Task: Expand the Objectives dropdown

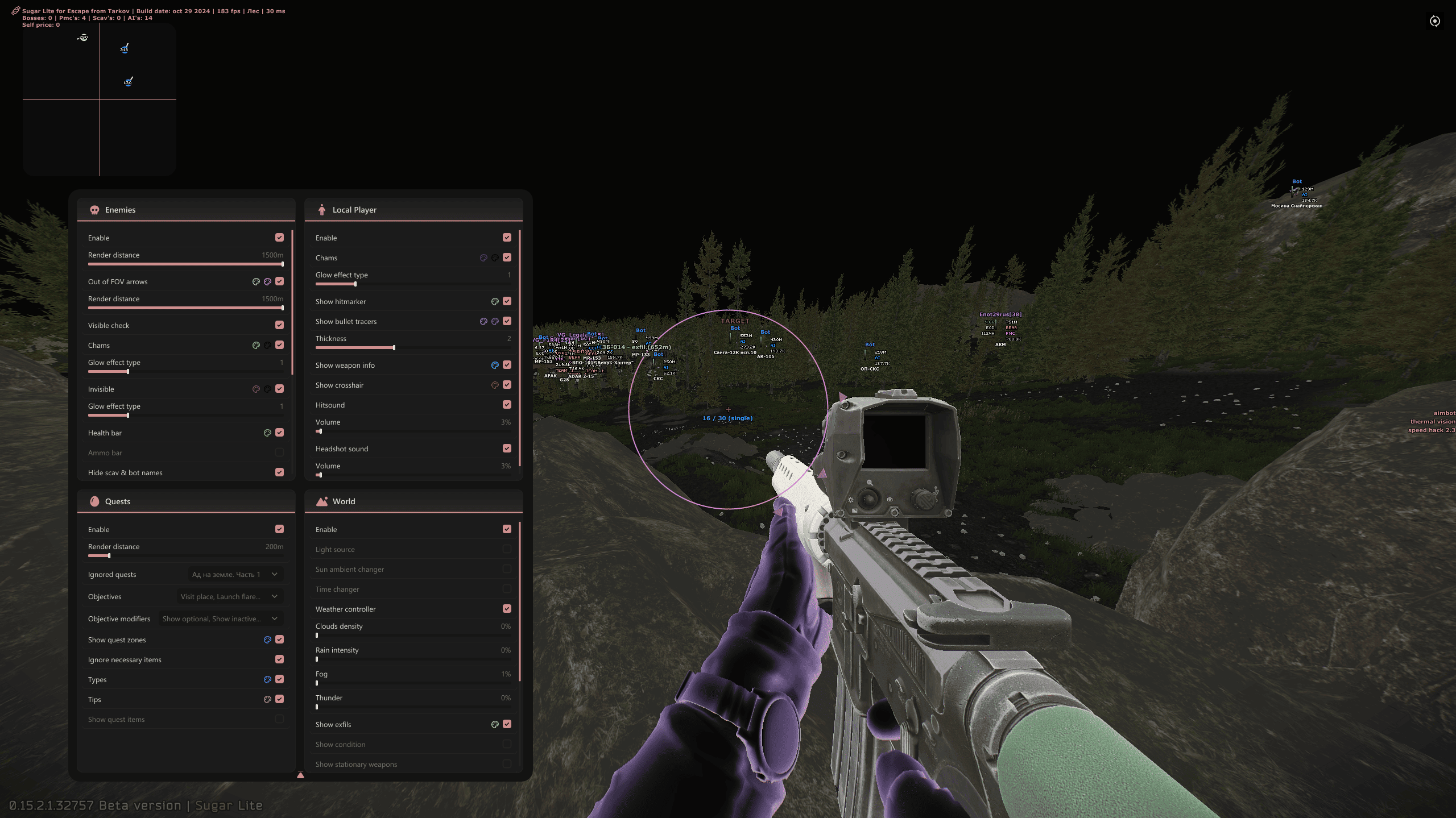Action: [229, 597]
